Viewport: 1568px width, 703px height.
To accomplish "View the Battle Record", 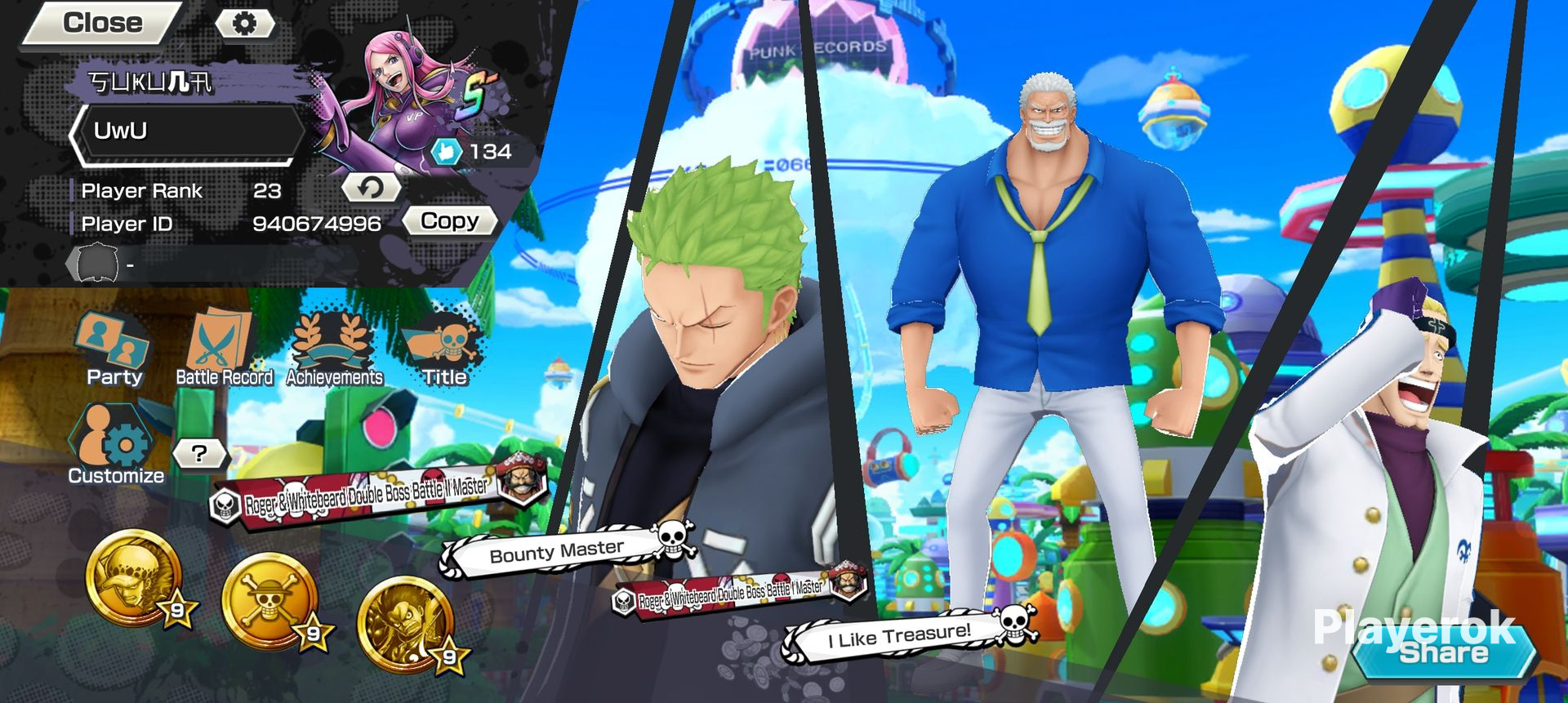I will tap(224, 349).
